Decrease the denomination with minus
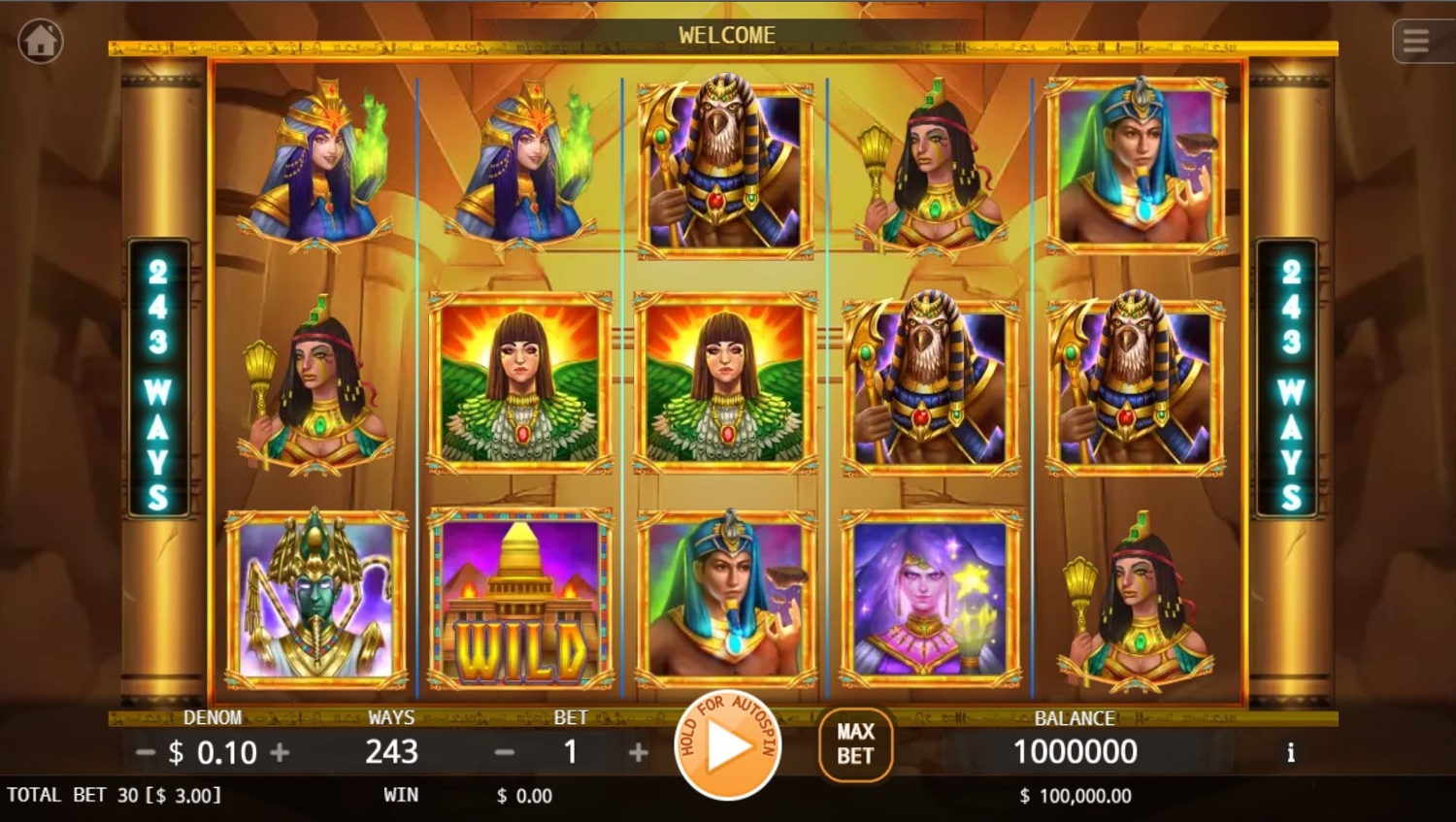Viewport: 1456px width, 822px height. 146,752
